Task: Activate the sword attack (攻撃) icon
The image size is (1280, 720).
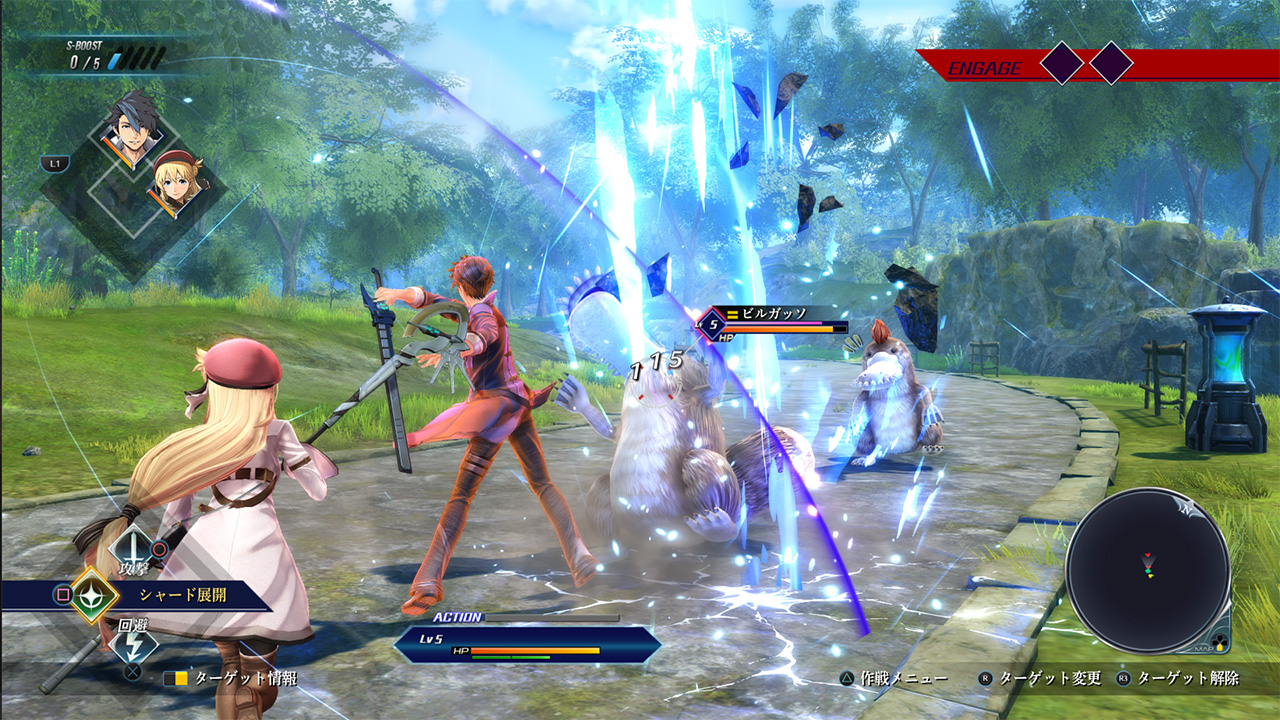Action: tap(132, 549)
